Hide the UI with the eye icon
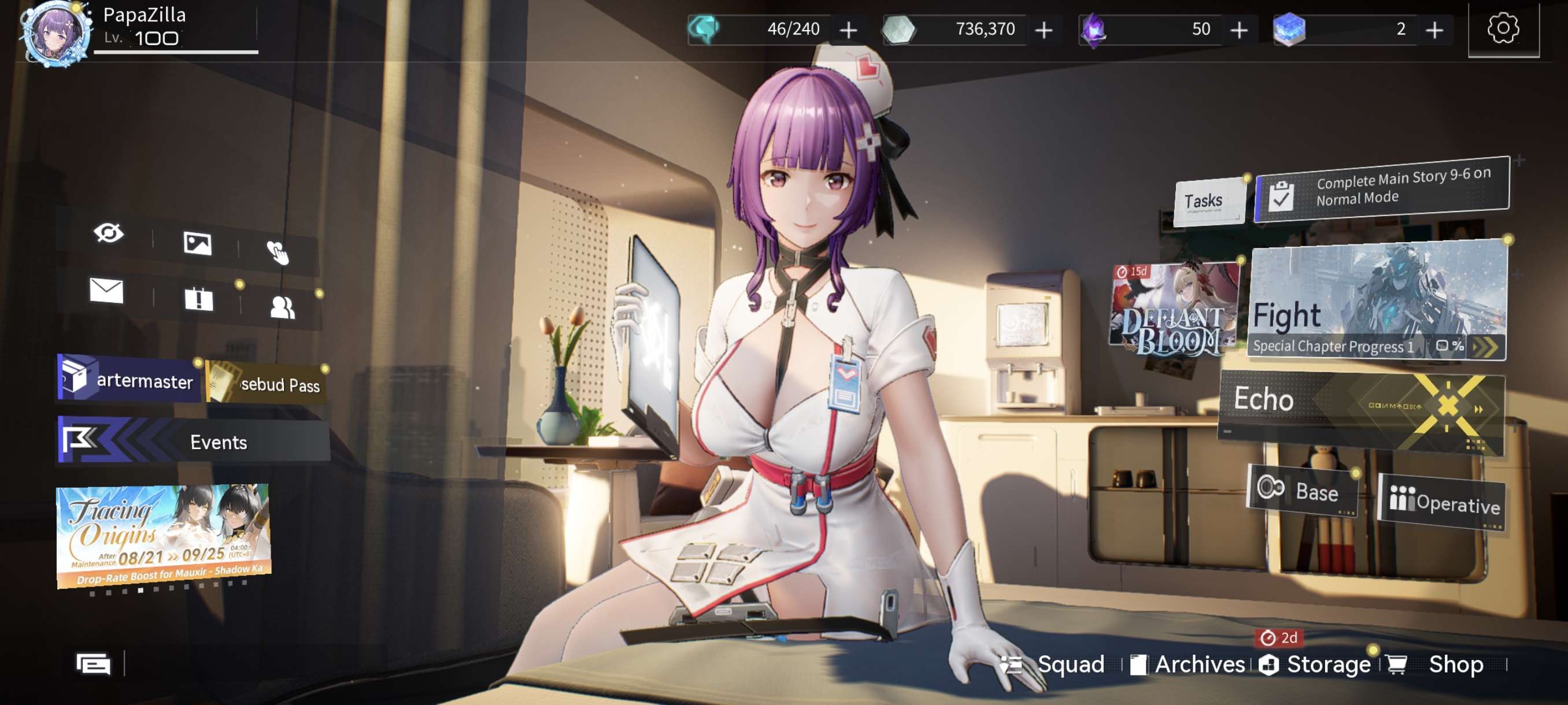Image resolution: width=1568 pixels, height=705 pixels. tap(108, 233)
